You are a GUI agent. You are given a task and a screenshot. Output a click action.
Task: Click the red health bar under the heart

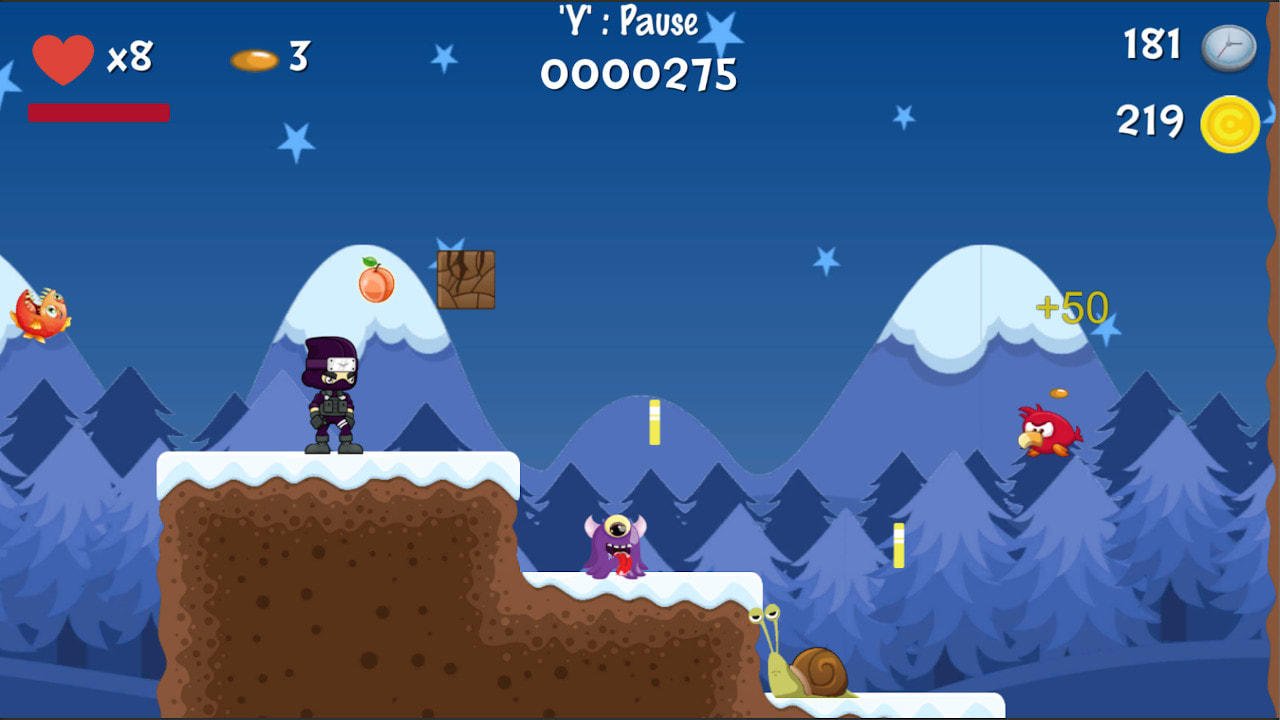click(x=97, y=112)
